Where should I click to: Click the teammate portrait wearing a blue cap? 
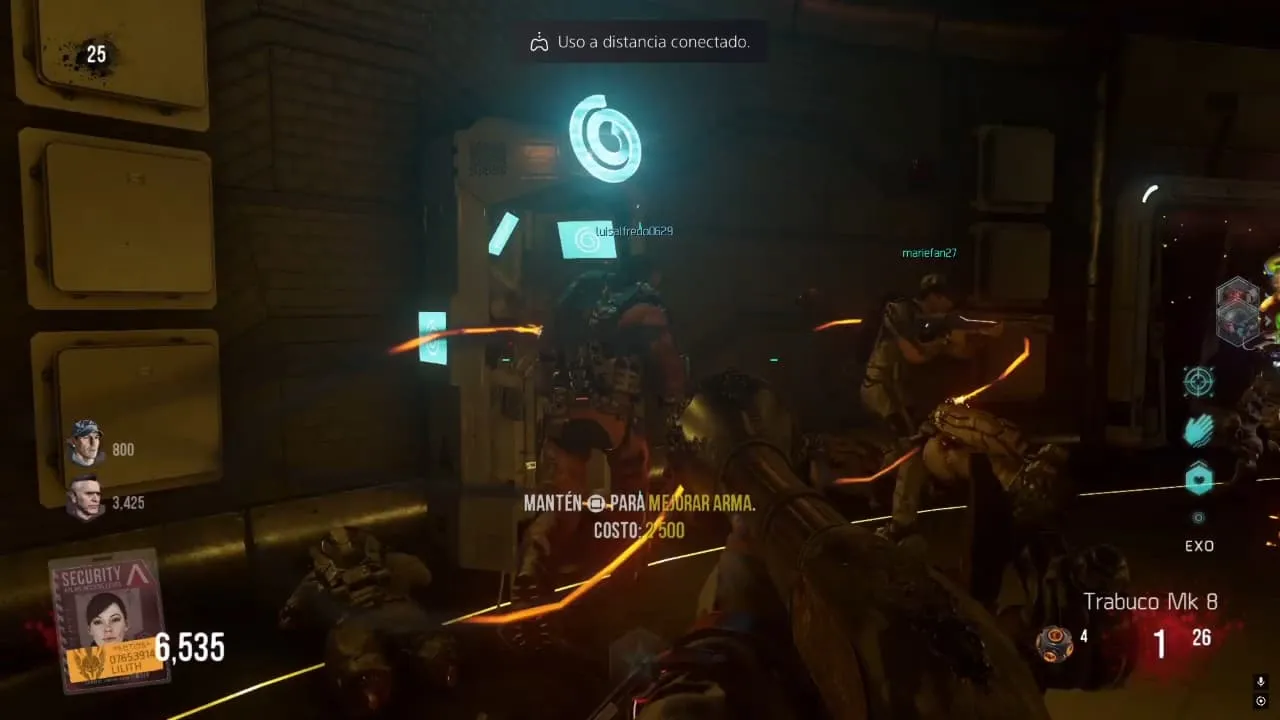coord(86,443)
